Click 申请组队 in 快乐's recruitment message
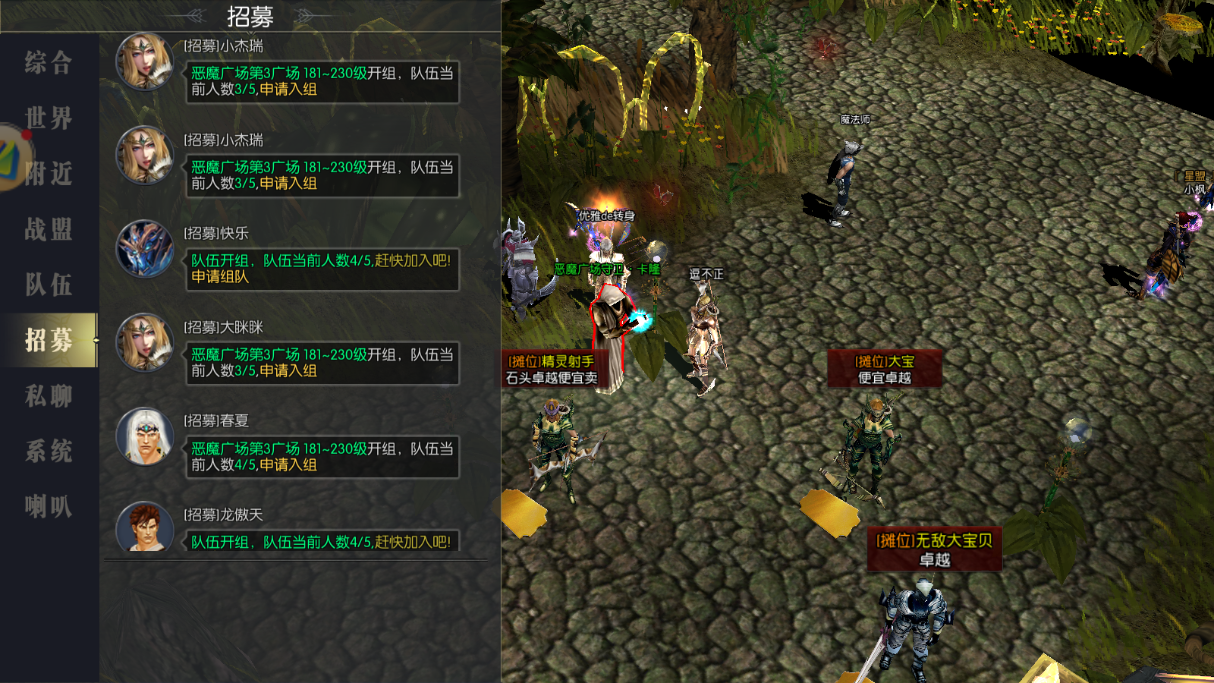Image resolution: width=1214 pixels, height=683 pixels. tap(220, 277)
